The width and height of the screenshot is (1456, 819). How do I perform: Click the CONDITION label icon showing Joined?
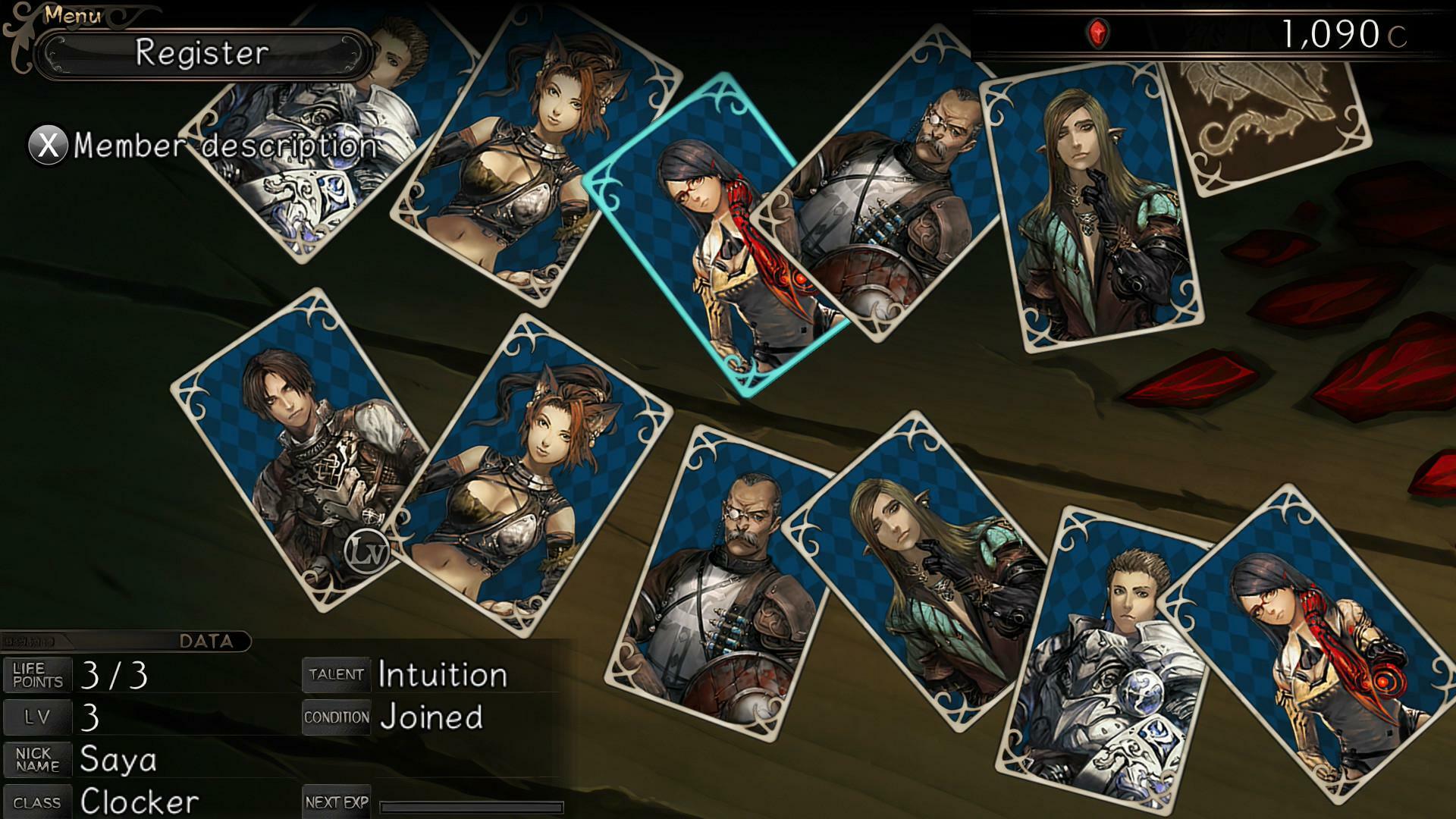point(336,715)
